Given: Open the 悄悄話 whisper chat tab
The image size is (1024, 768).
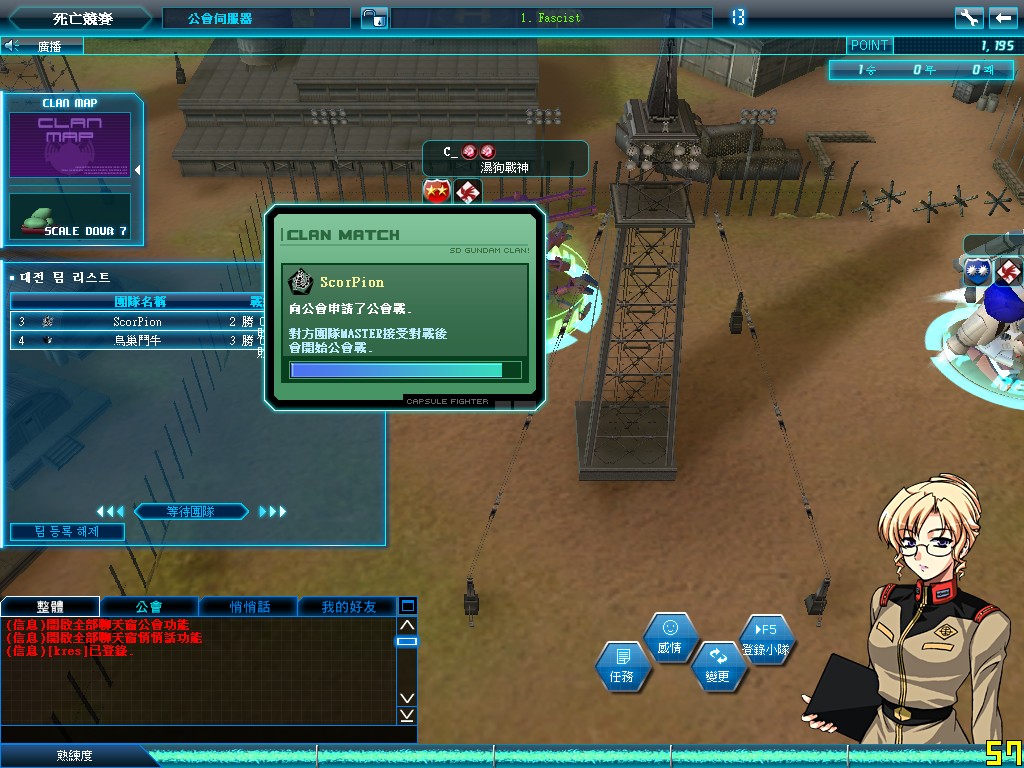Looking at the screenshot, I should pyautogui.click(x=249, y=606).
